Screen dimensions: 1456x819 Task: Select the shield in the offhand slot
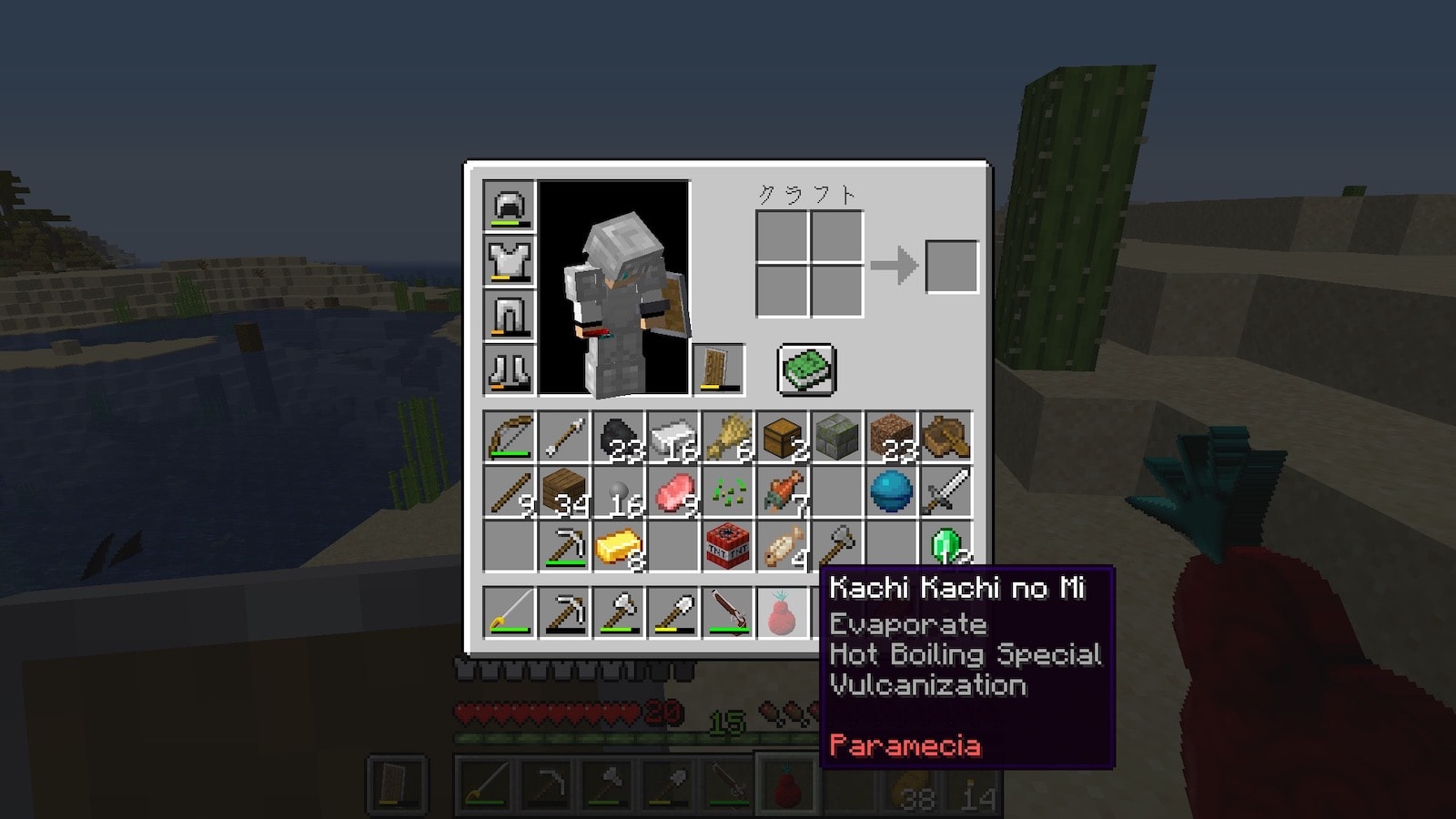(719, 369)
